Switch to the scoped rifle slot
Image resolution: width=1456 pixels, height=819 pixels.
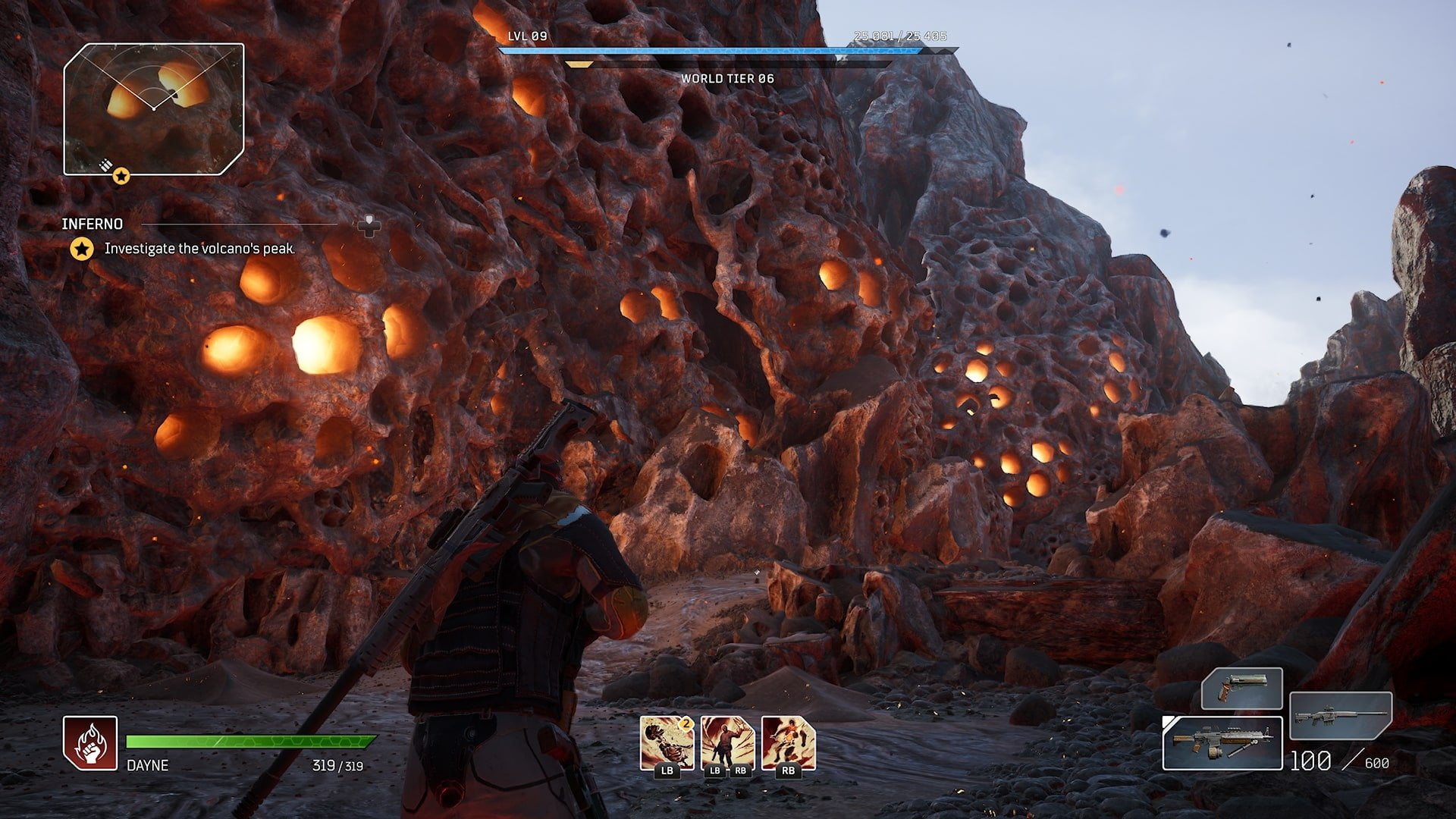[x=1341, y=716]
